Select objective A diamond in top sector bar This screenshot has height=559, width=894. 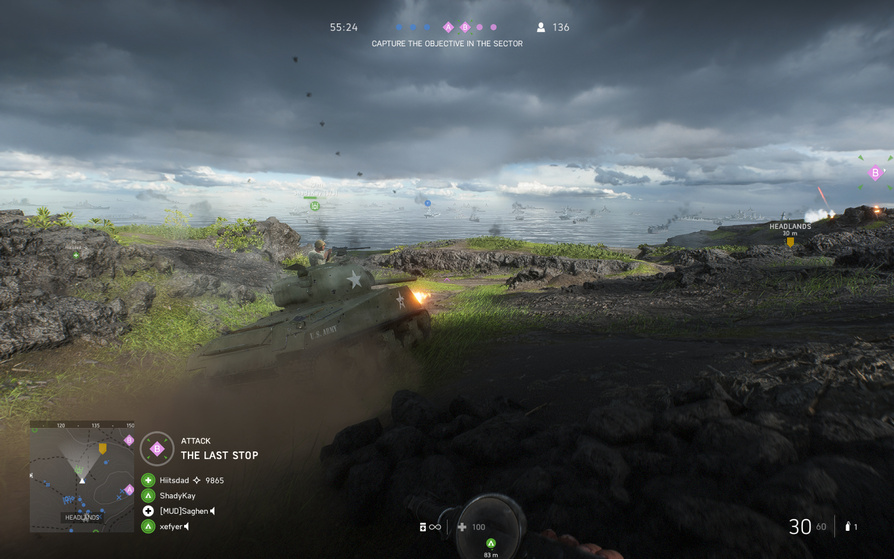448,28
